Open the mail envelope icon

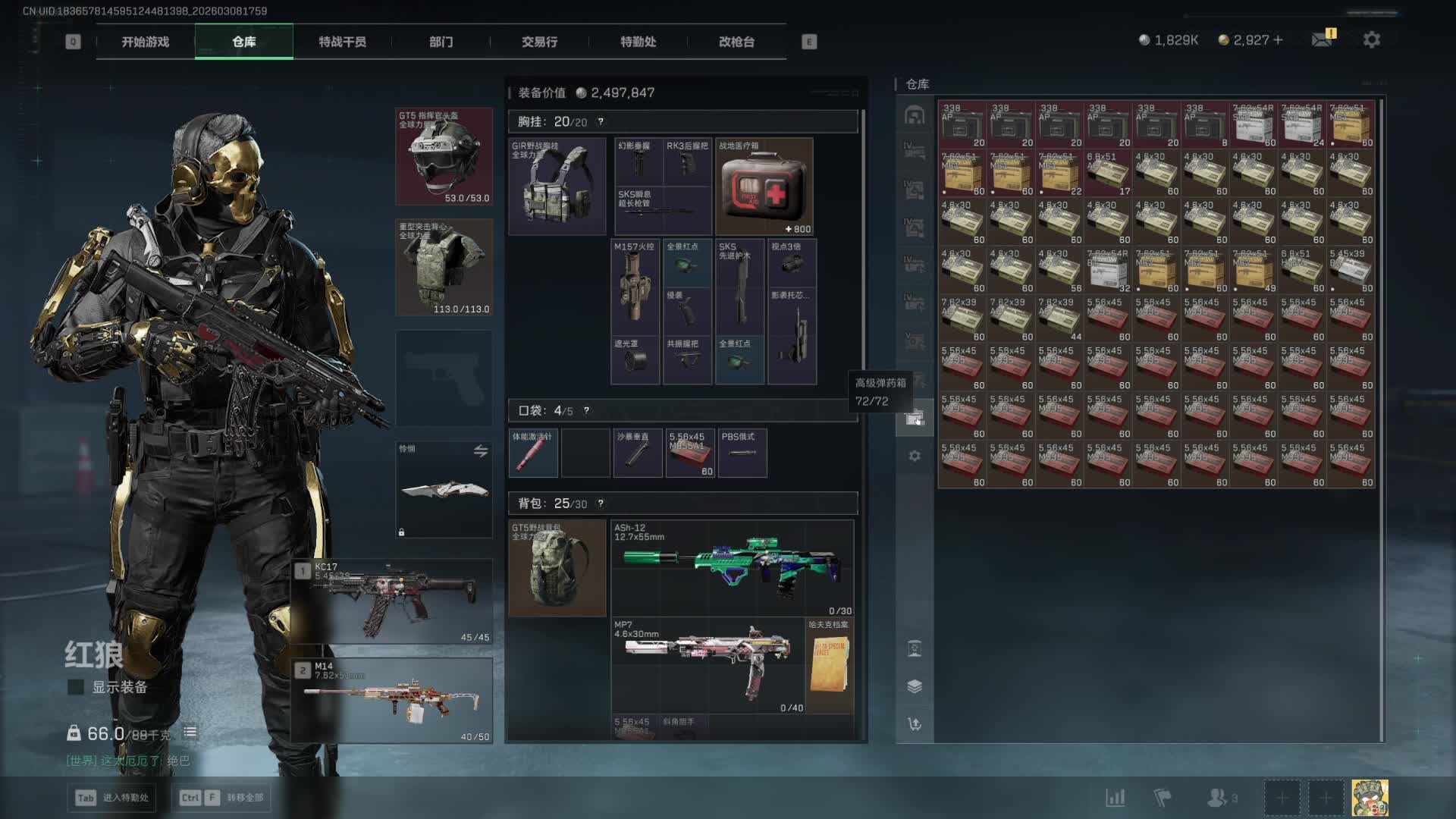pyautogui.click(x=1322, y=39)
